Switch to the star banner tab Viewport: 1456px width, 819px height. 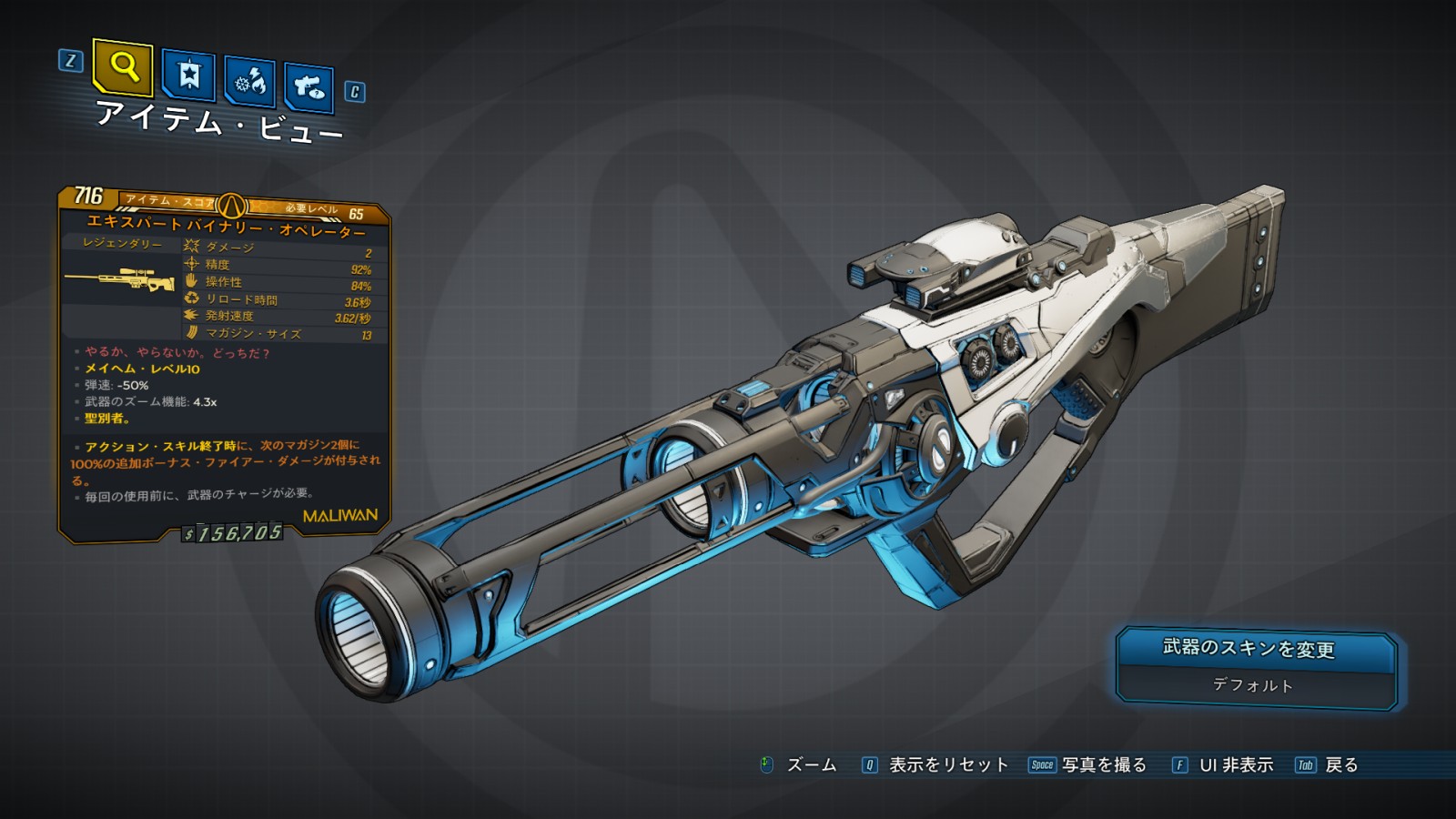click(x=188, y=75)
